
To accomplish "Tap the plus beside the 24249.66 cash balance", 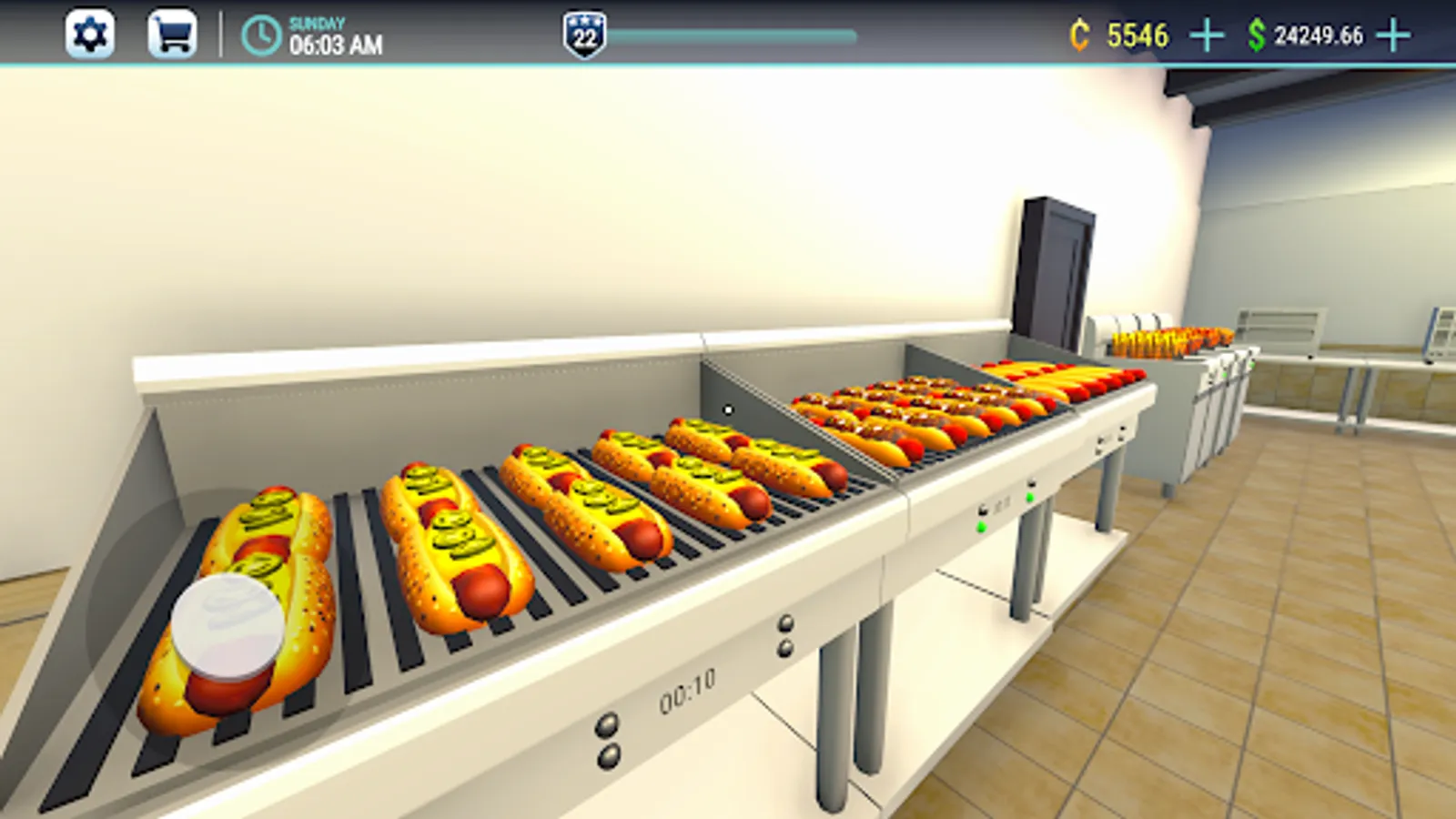I will click(x=1392, y=35).
